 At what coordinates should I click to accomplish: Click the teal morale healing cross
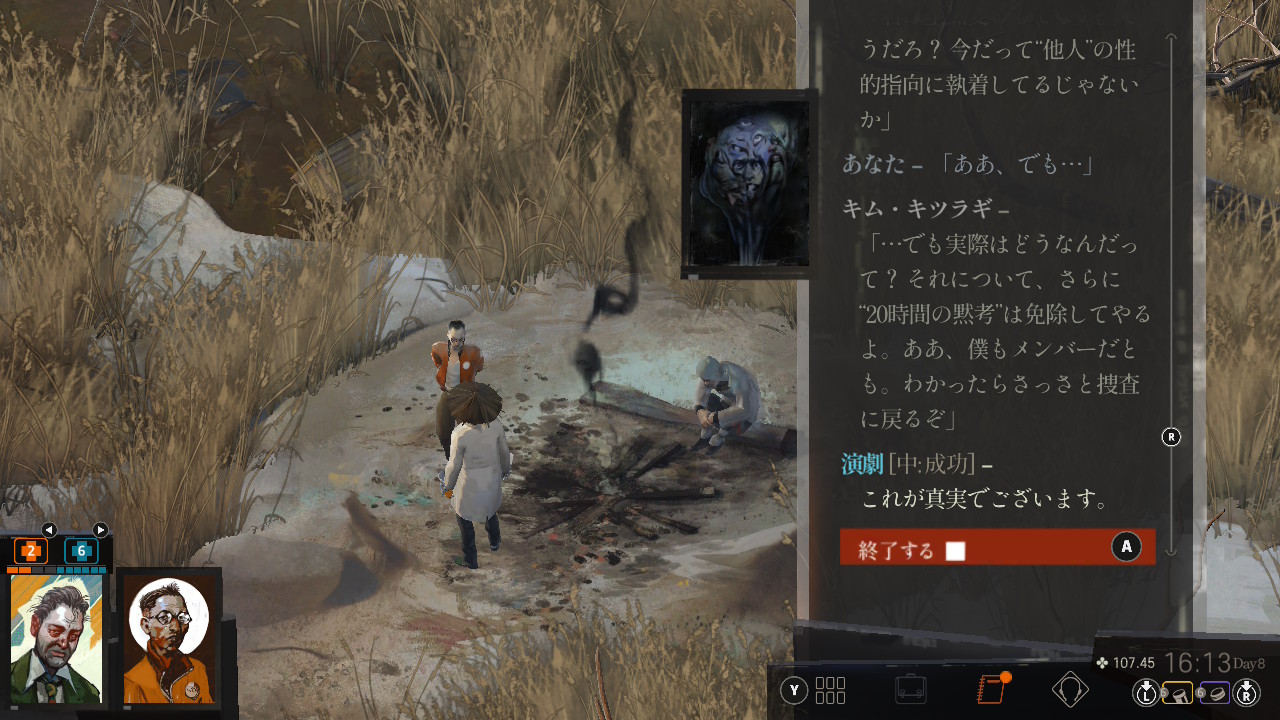point(81,551)
